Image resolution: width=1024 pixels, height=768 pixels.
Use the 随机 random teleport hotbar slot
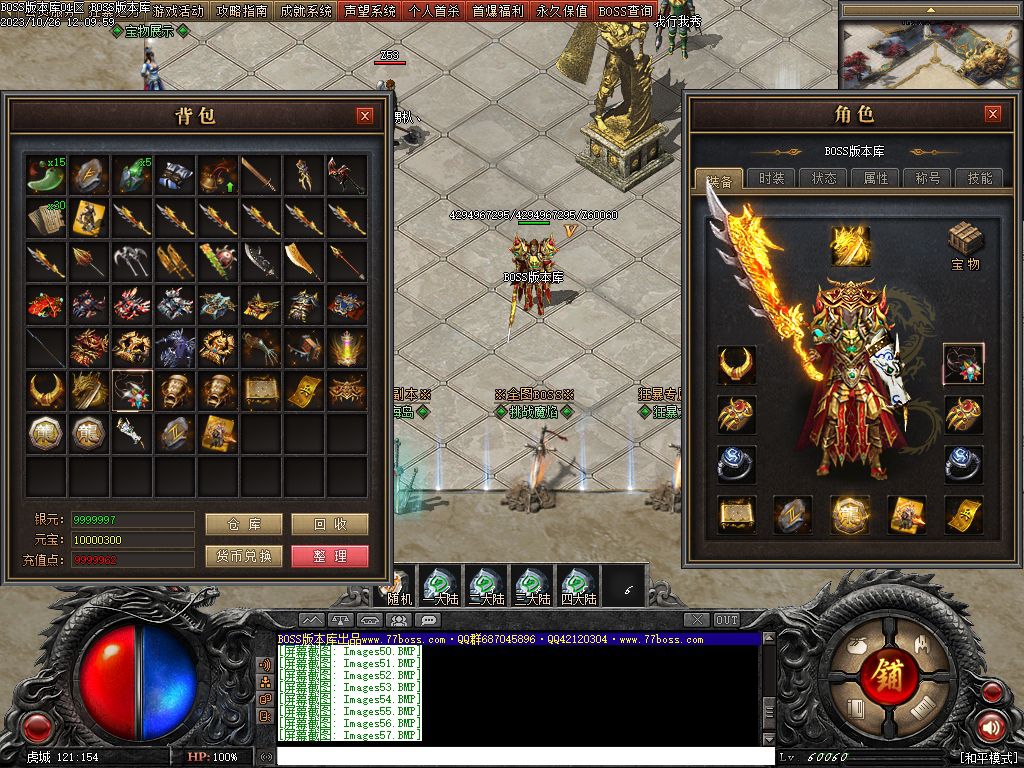tap(399, 585)
